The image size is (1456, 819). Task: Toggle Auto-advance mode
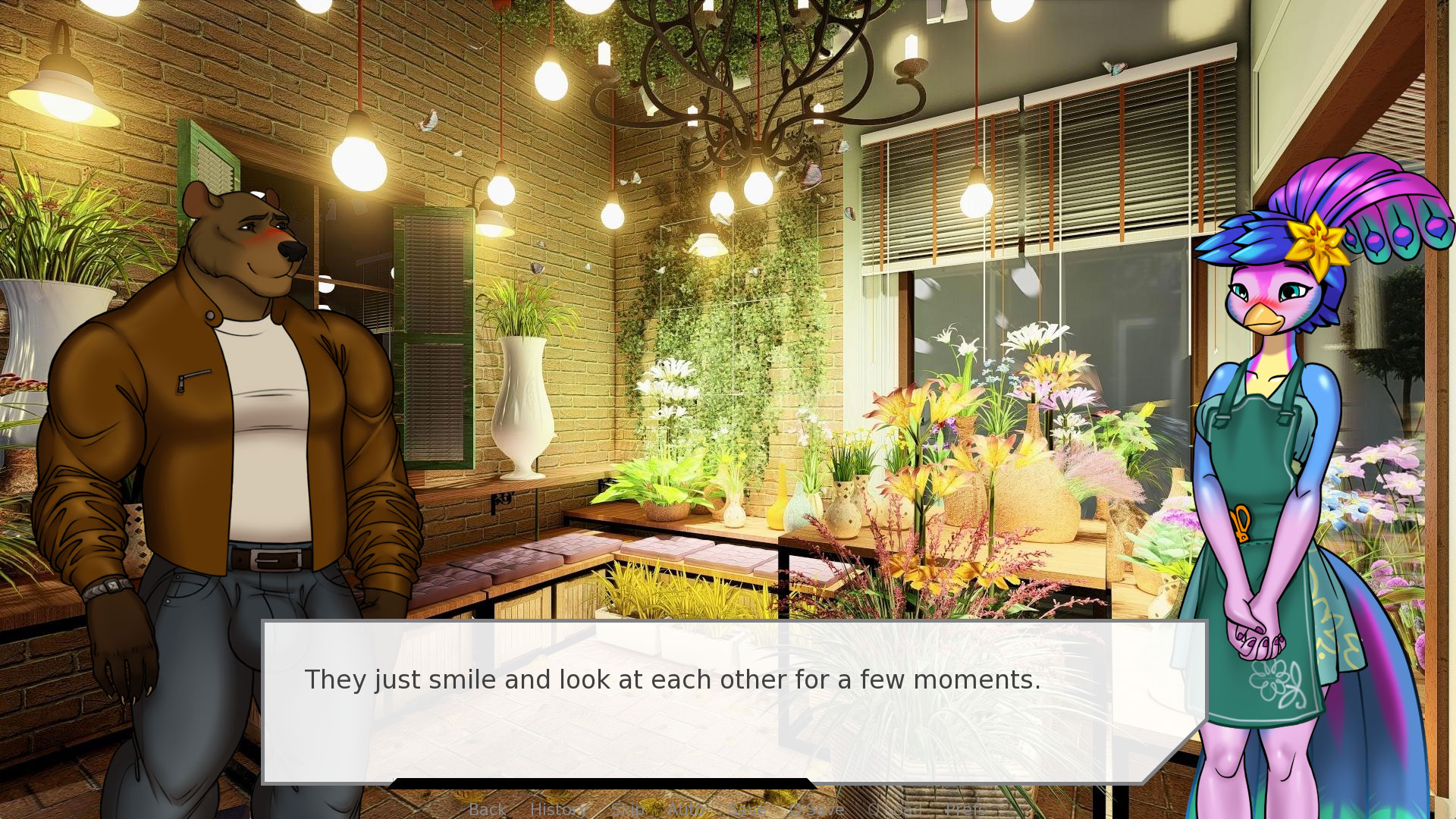pos(686,809)
